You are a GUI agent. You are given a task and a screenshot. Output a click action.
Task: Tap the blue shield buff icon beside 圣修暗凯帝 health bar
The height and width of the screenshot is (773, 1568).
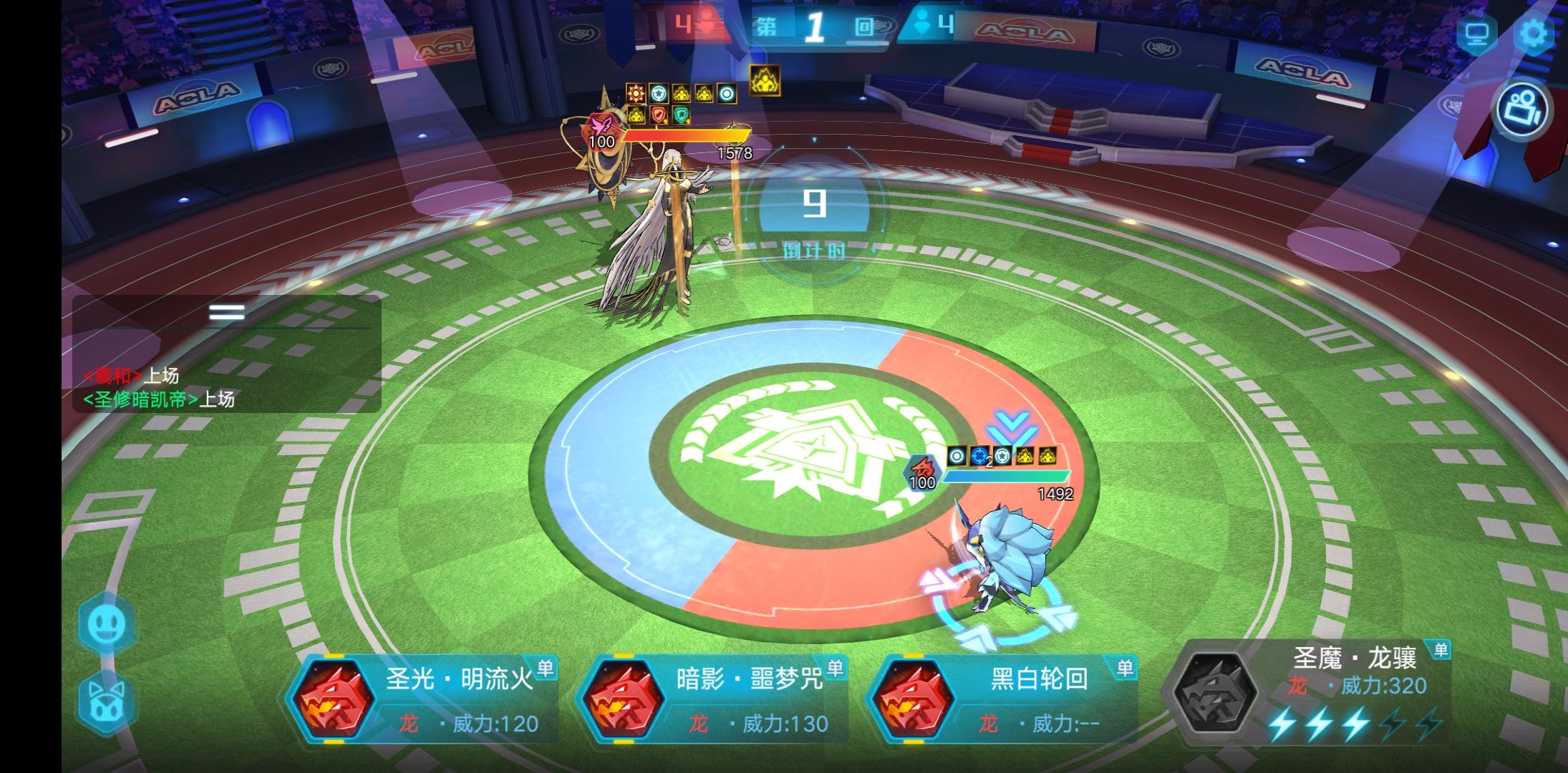(x=980, y=456)
